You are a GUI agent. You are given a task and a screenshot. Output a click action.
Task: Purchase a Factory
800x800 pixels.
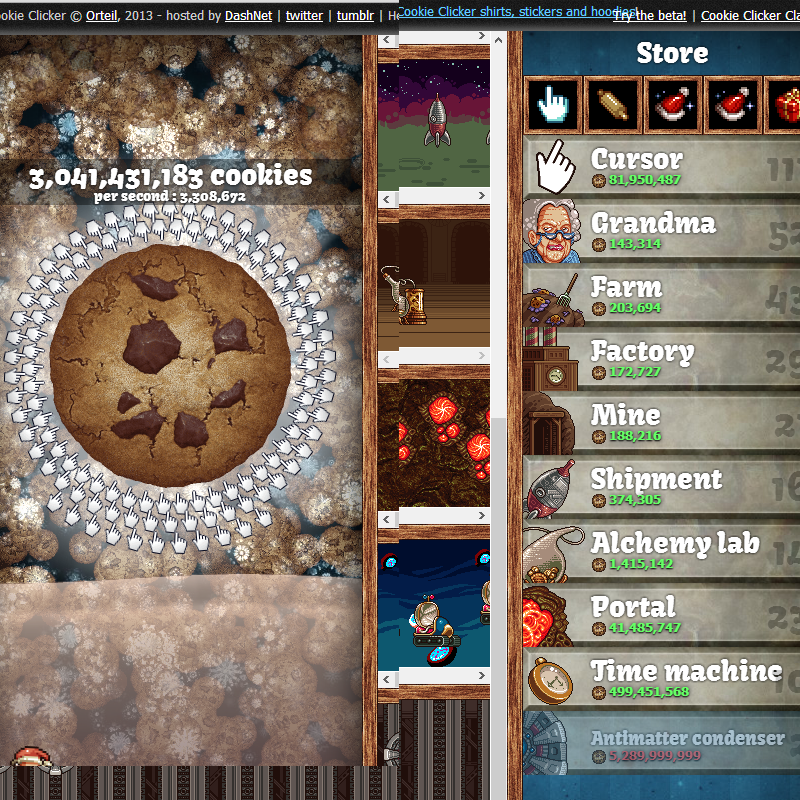(x=660, y=359)
